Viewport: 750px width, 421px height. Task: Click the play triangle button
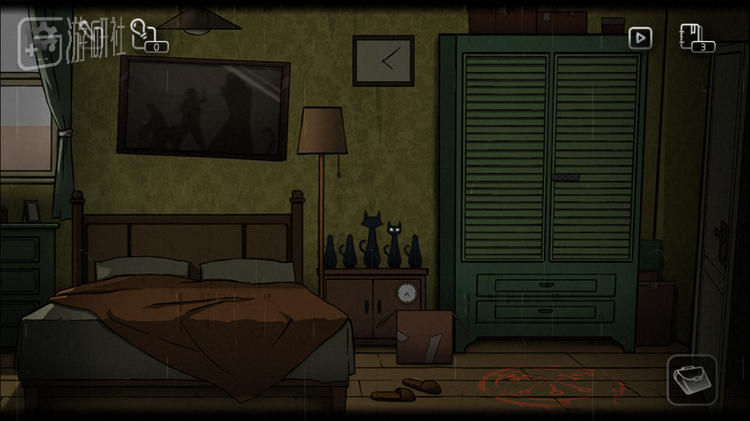click(x=640, y=38)
